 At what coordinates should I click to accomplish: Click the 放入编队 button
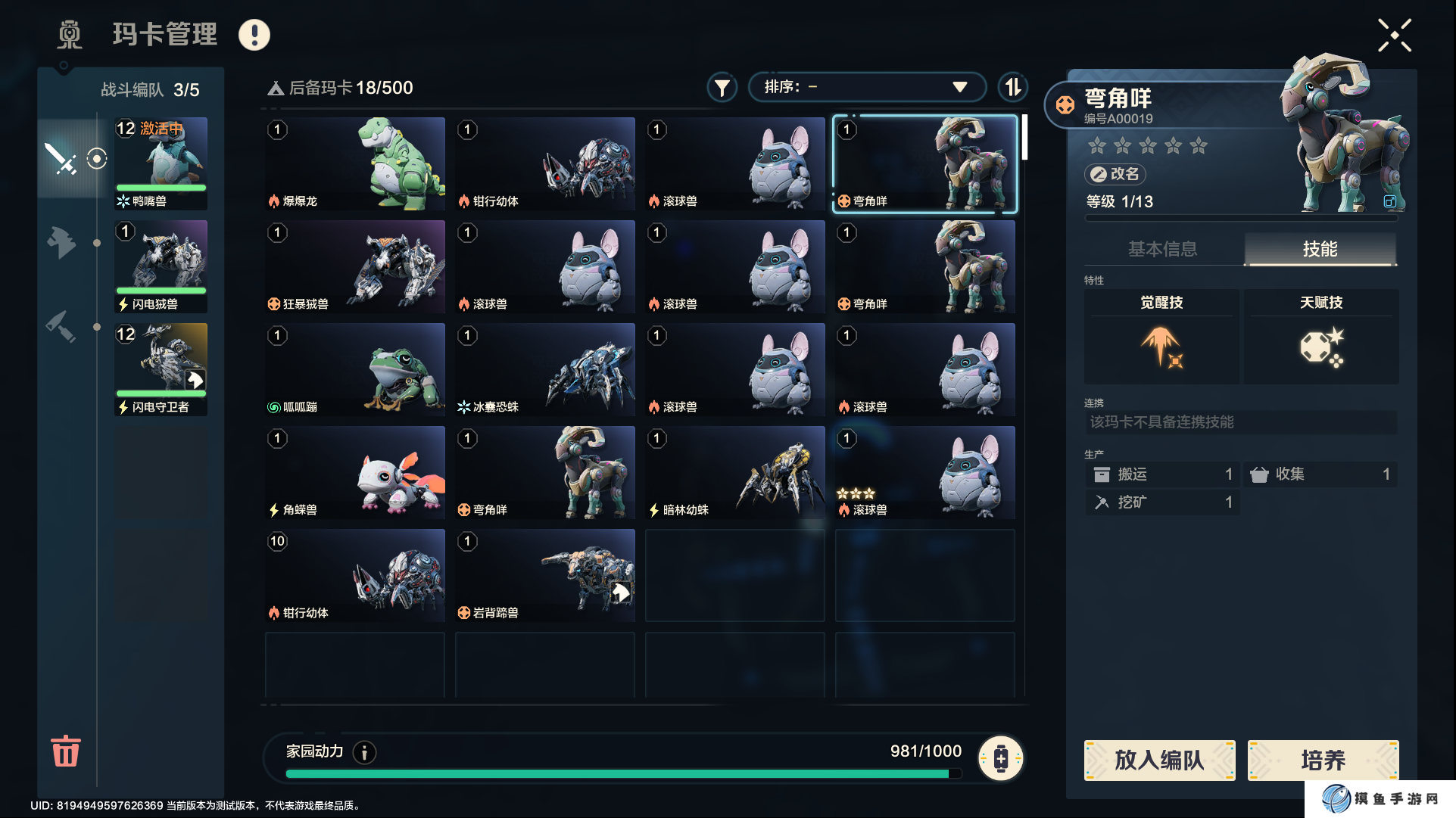click(1159, 760)
